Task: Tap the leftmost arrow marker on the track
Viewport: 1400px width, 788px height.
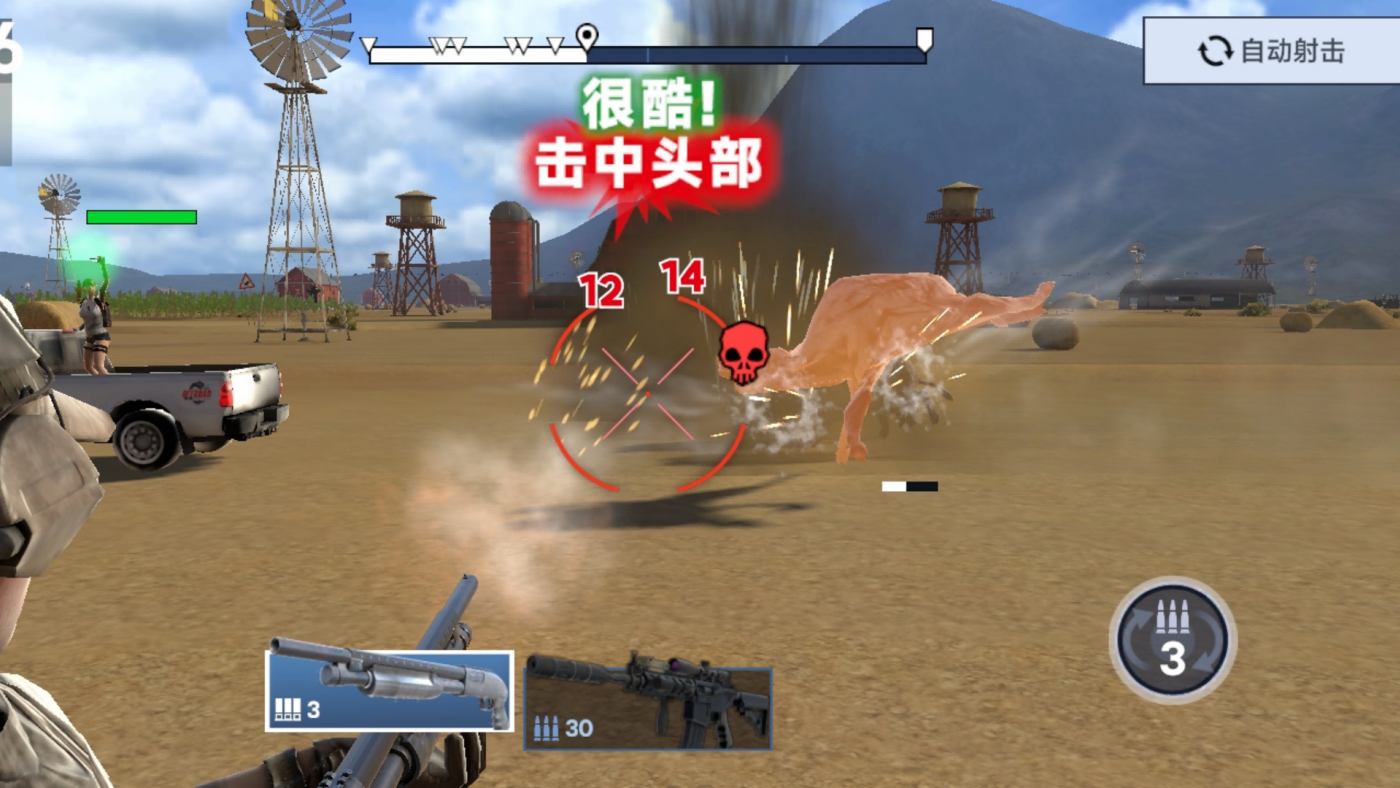Action: [368, 42]
